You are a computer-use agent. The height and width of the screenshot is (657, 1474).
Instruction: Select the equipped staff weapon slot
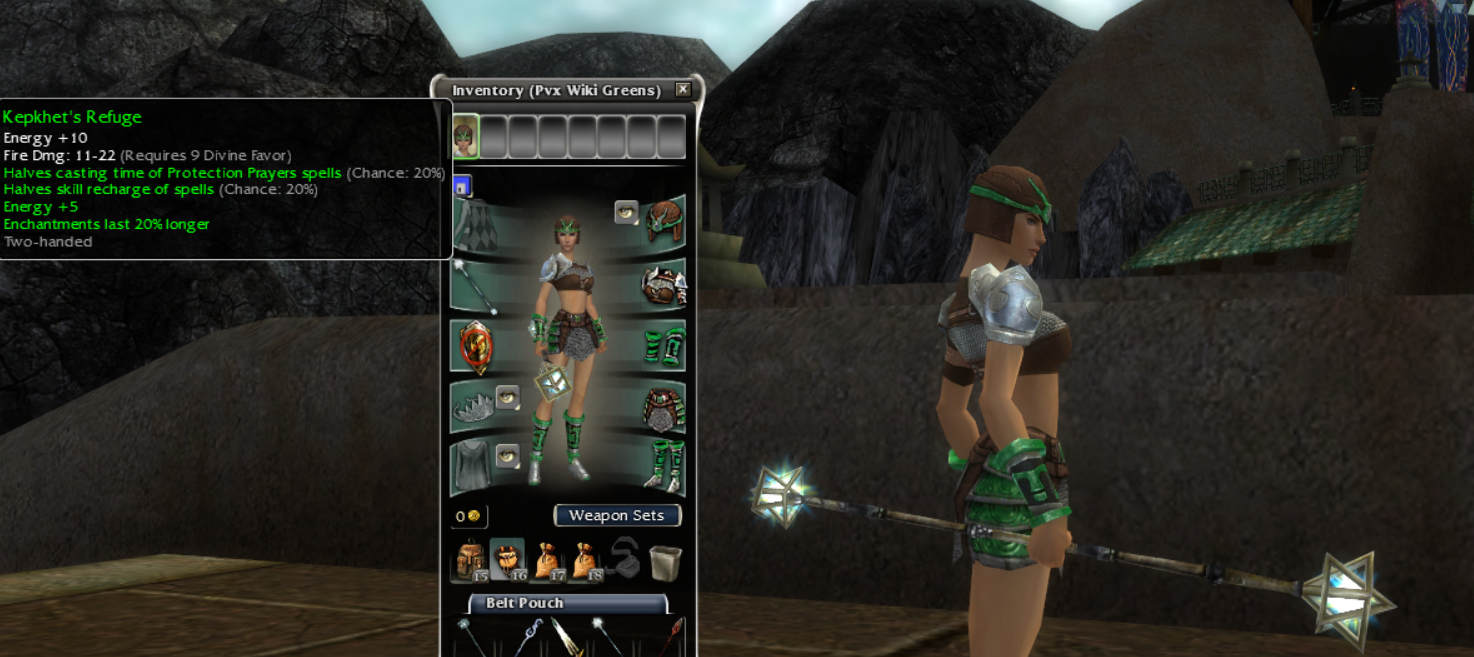[474, 285]
